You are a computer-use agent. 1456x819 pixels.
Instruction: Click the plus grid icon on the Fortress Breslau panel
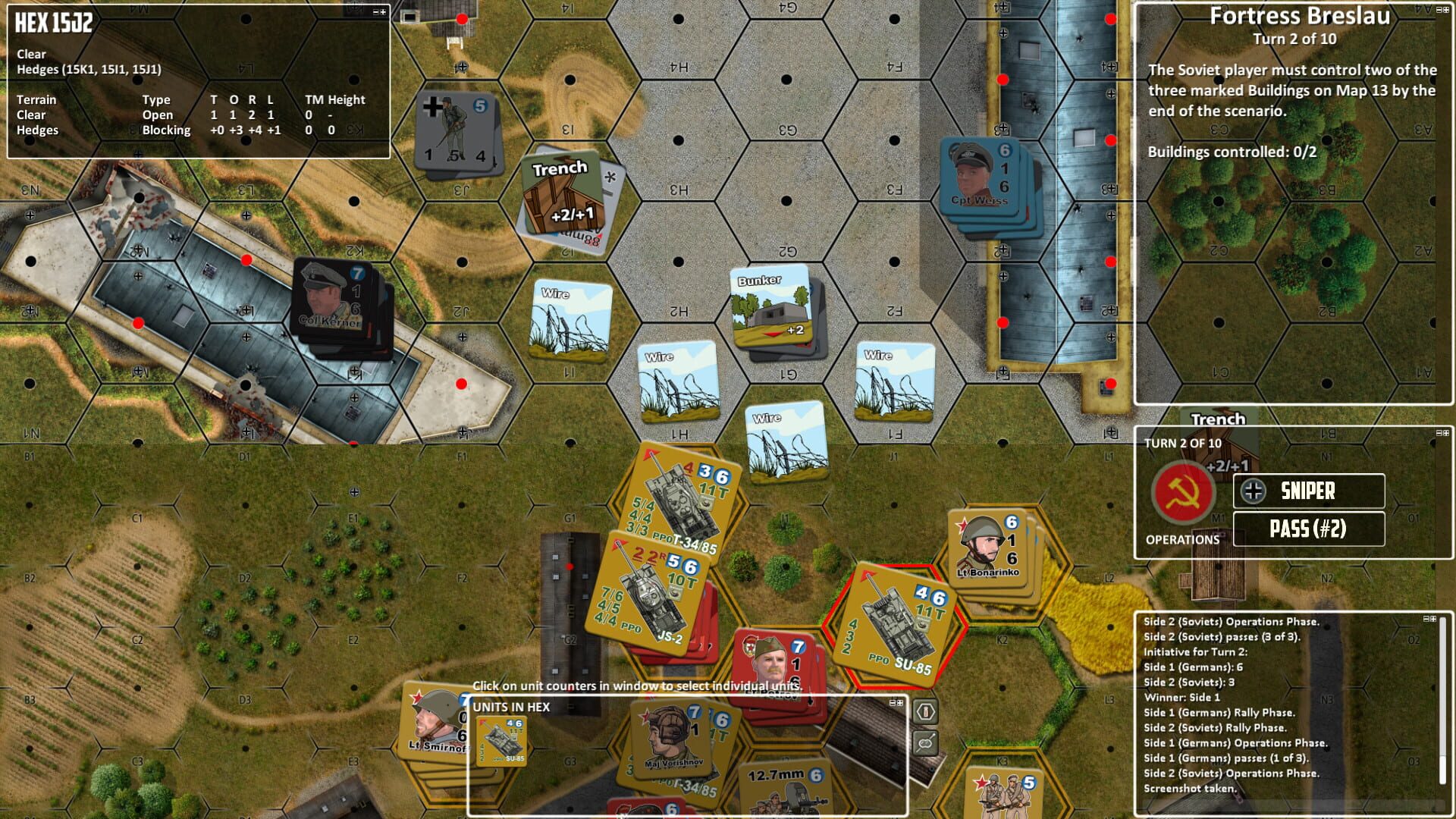coord(1446,11)
